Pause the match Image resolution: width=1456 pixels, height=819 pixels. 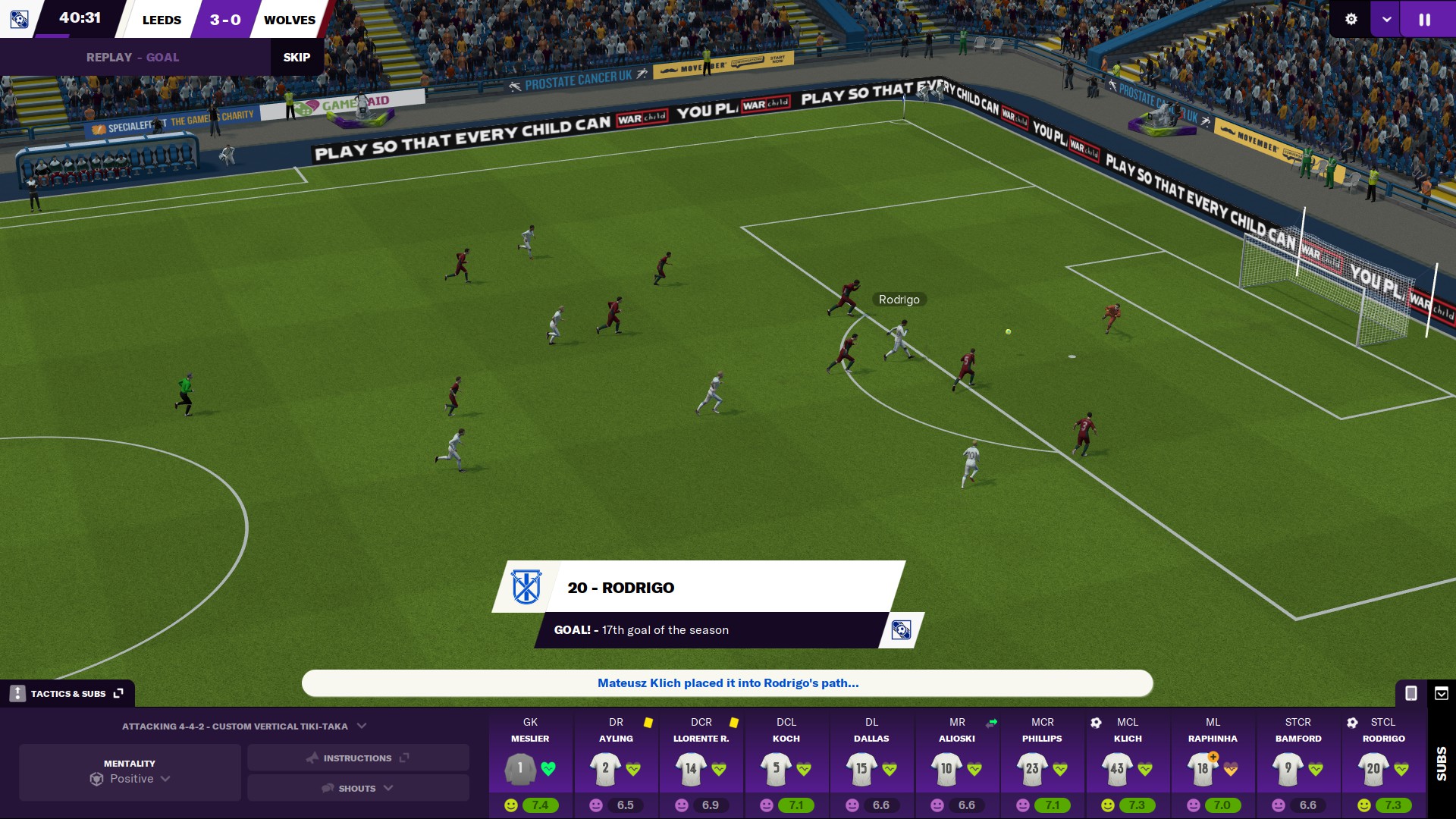1425,20
